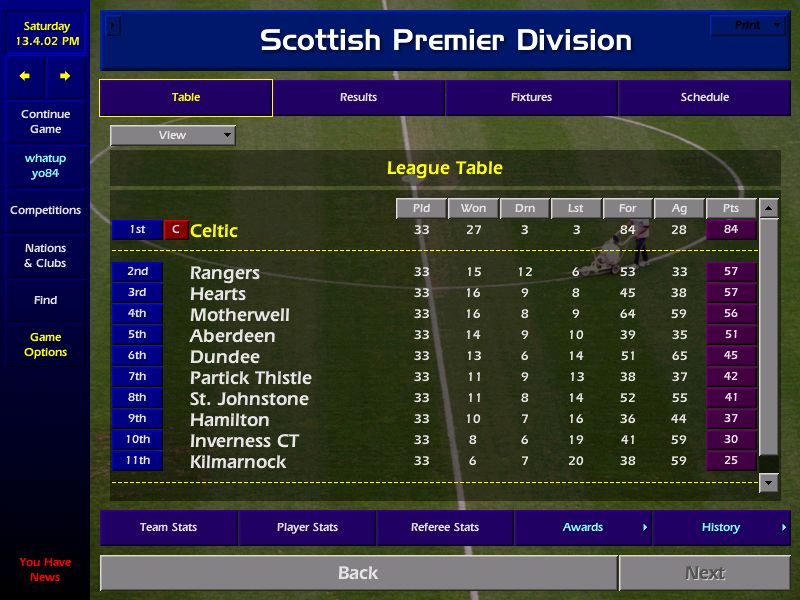
Task: Open the Fixtures tab
Action: 531,98
